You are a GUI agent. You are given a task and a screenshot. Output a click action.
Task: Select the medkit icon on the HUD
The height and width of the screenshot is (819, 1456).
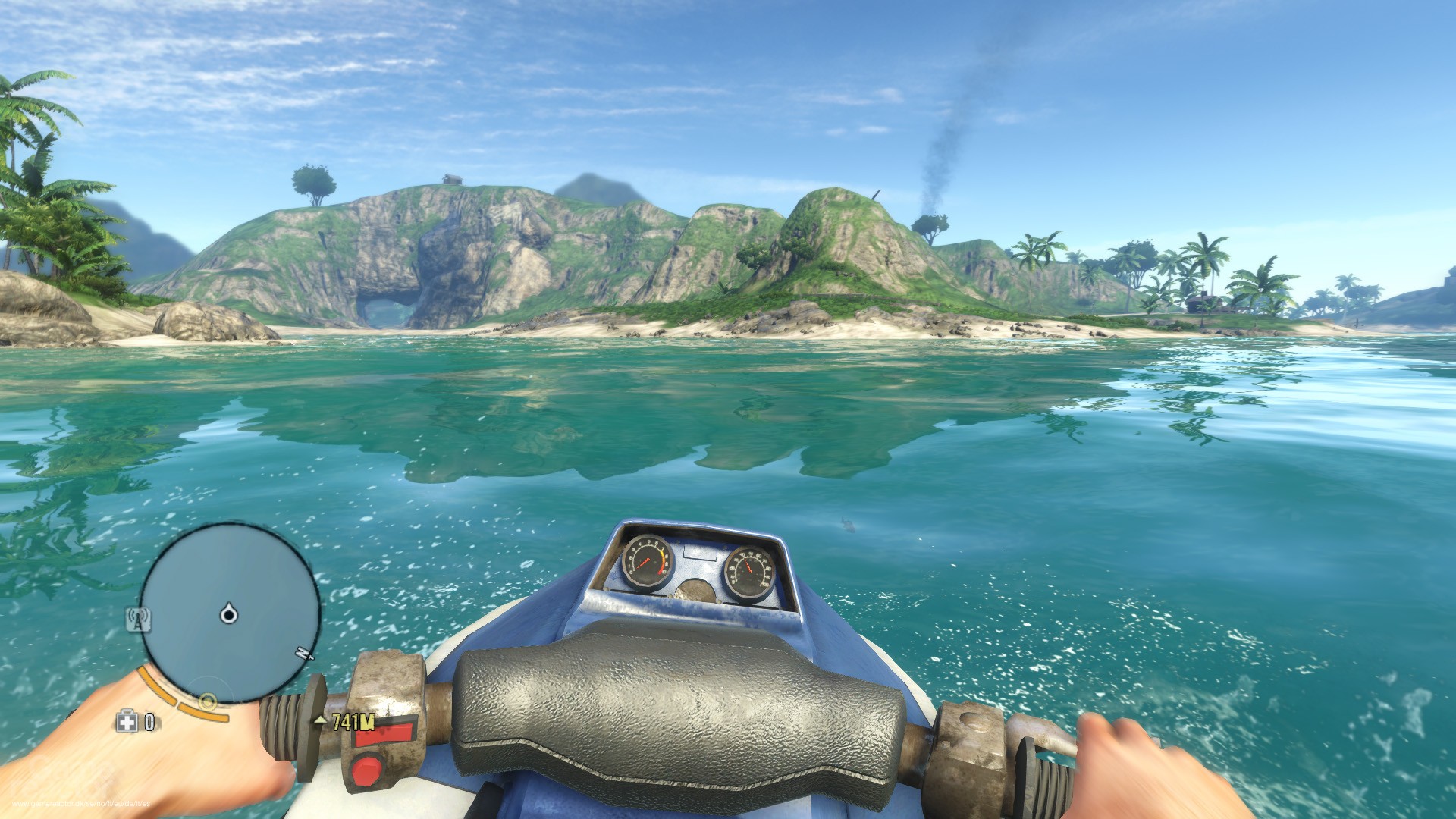click(x=126, y=722)
